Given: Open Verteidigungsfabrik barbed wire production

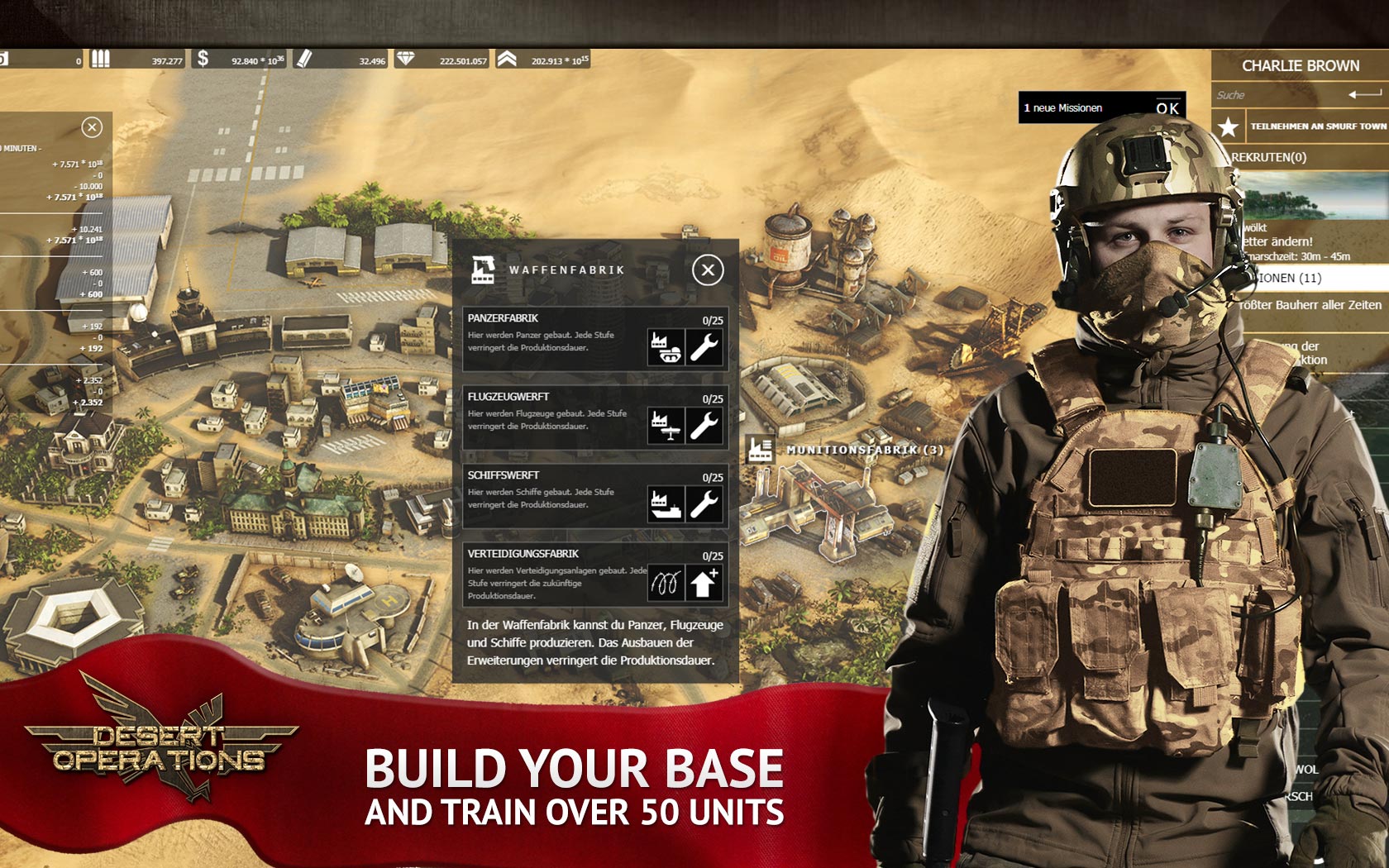Looking at the screenshot, I should click(666, 584).
